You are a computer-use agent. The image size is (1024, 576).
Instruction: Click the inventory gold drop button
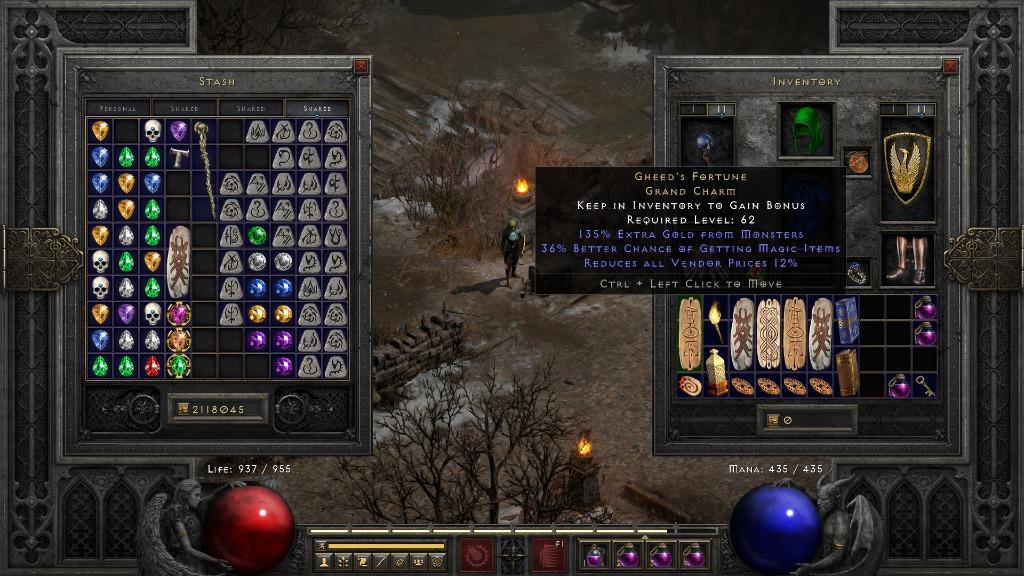pos(771,420)
